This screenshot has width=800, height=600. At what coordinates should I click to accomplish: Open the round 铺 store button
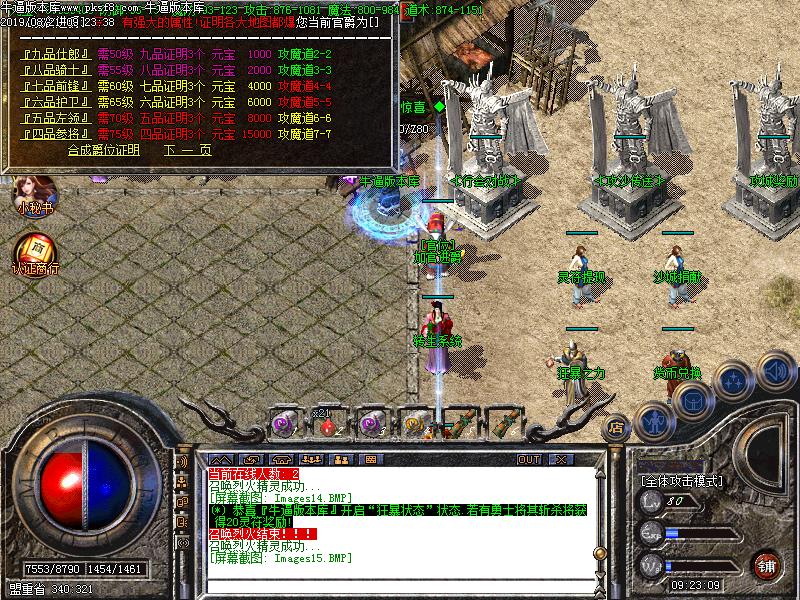(767, 565)
